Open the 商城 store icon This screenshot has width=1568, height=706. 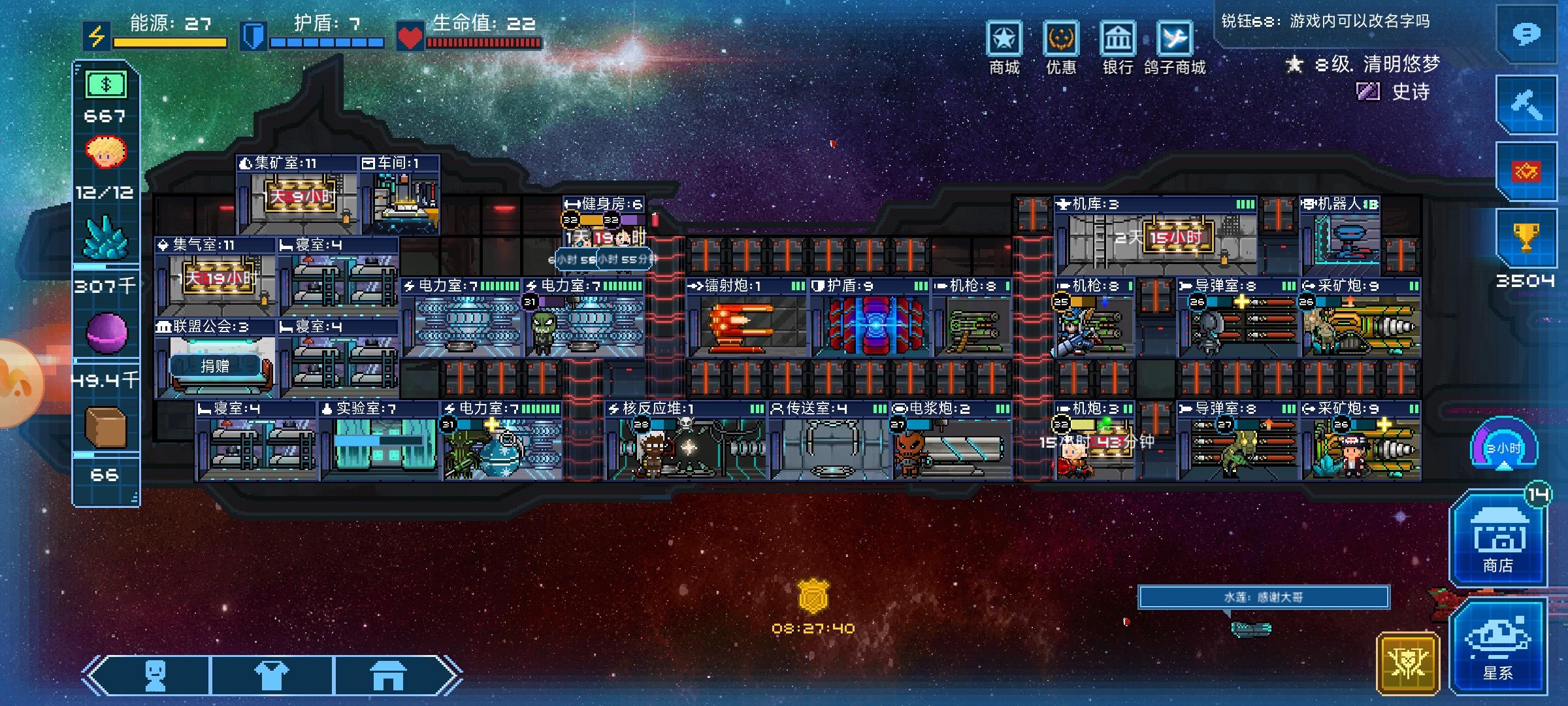1004,39
